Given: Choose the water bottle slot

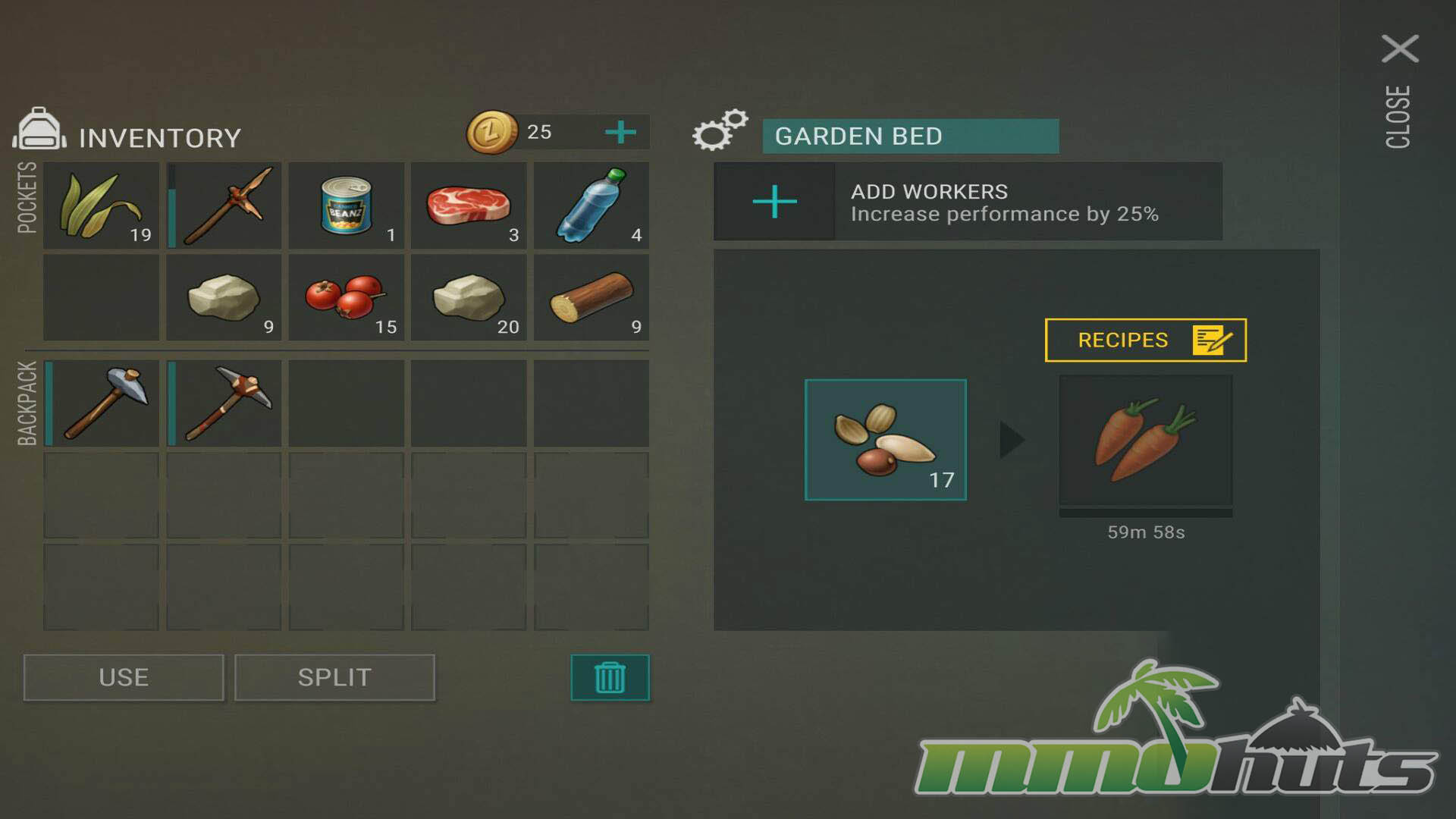Looking at the screenshot, I should point(591,205).
